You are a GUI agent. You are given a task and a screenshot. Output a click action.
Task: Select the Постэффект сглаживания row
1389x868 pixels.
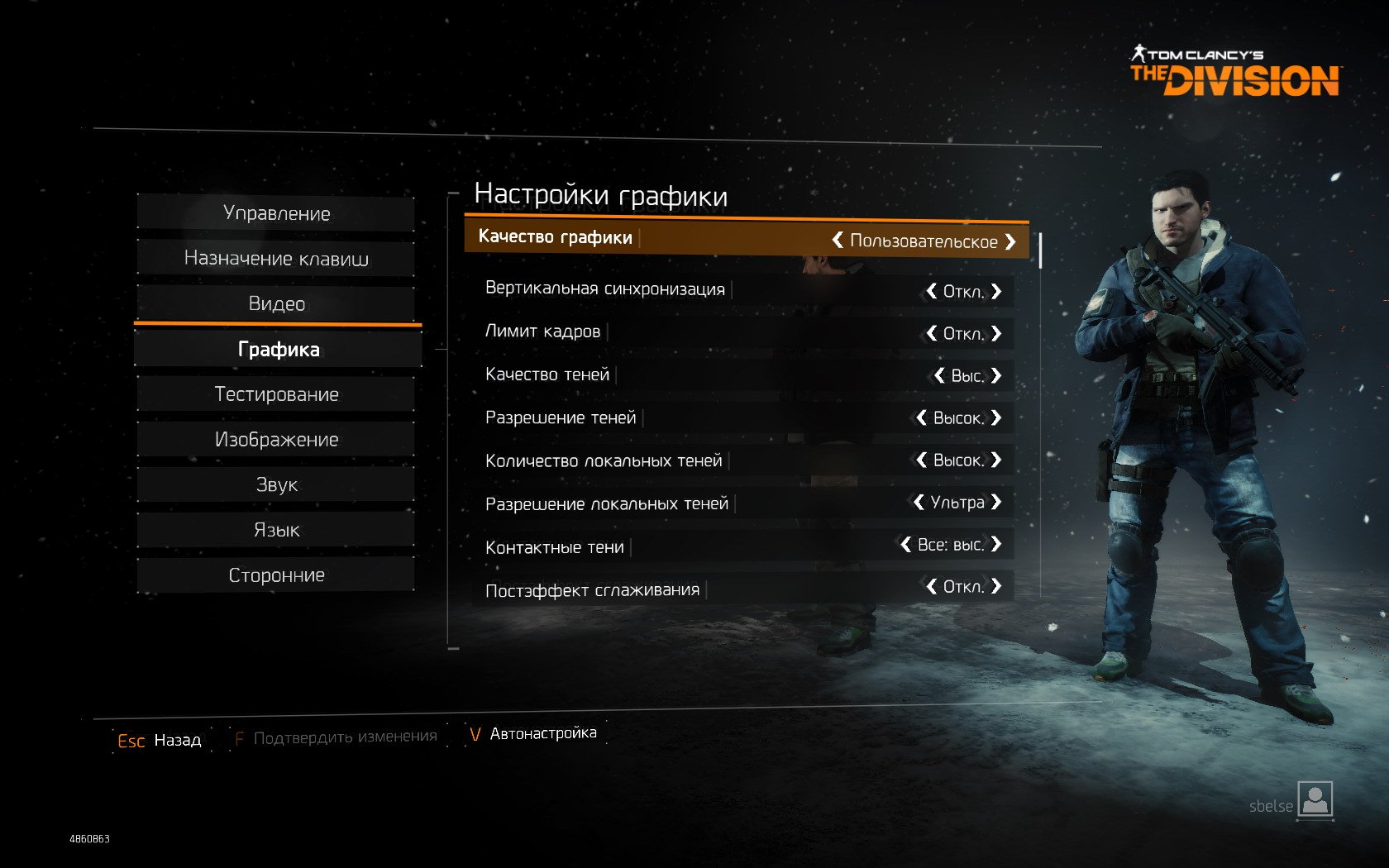(592, 590)
